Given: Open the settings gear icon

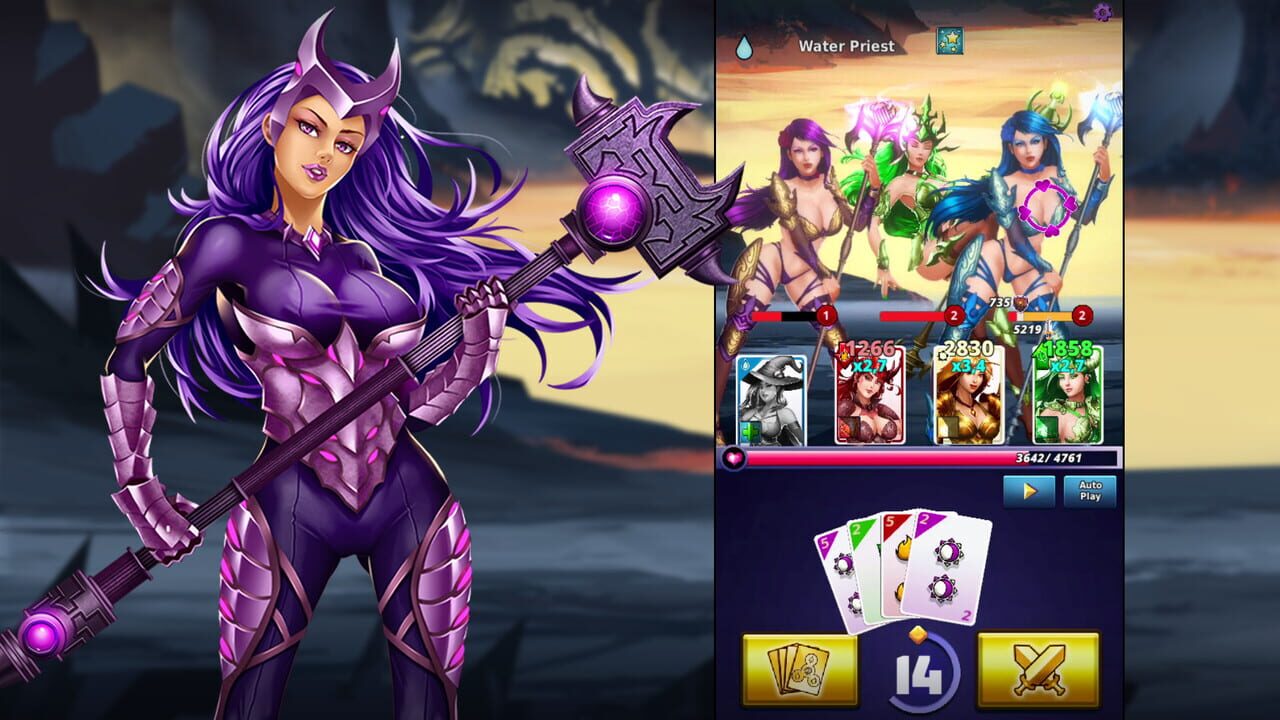Looking at the screenshot, I should click(1105, 13).
